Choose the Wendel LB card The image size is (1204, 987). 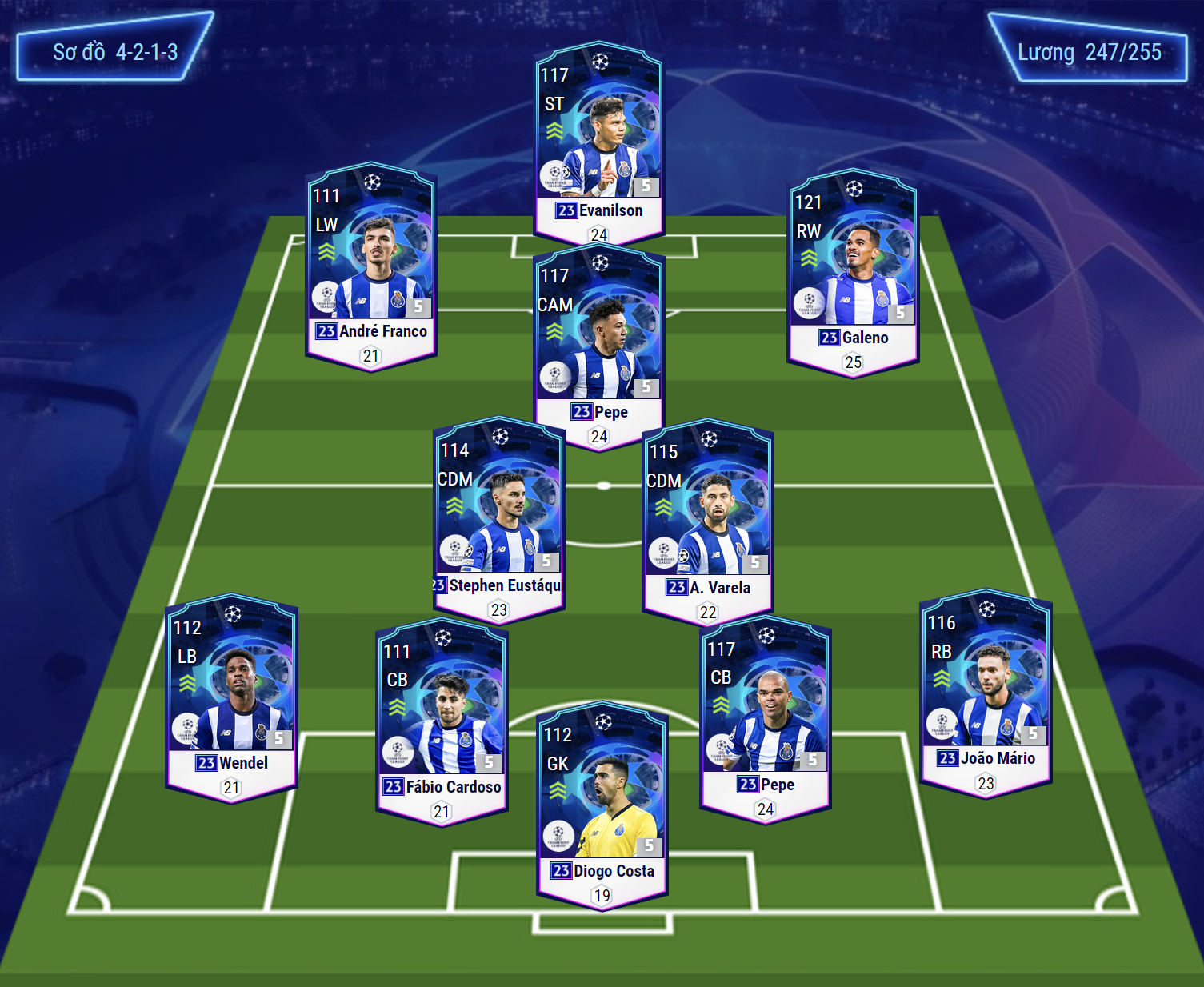pos(231,694)
